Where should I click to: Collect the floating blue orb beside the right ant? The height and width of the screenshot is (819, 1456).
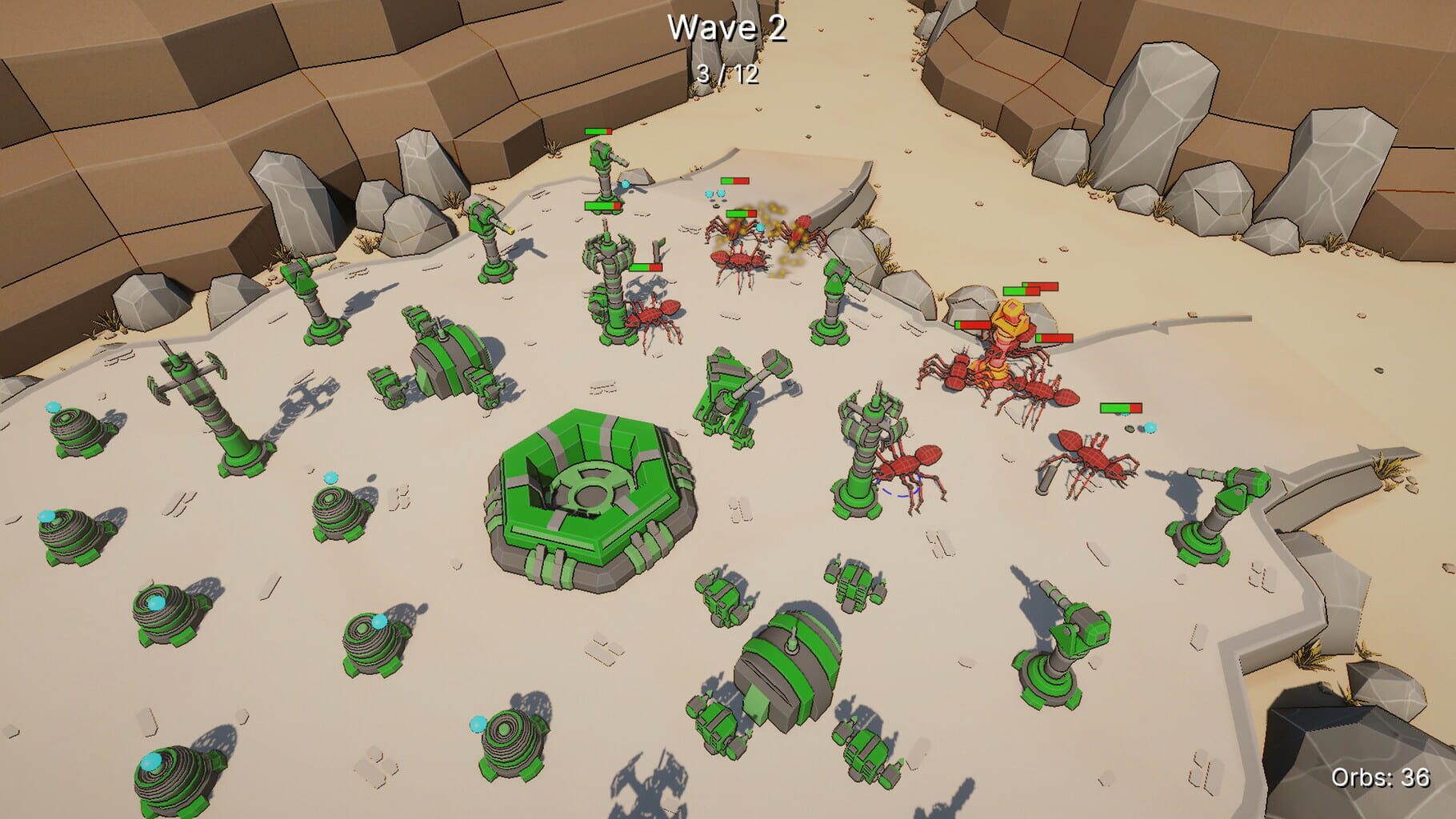(1150, 428)
